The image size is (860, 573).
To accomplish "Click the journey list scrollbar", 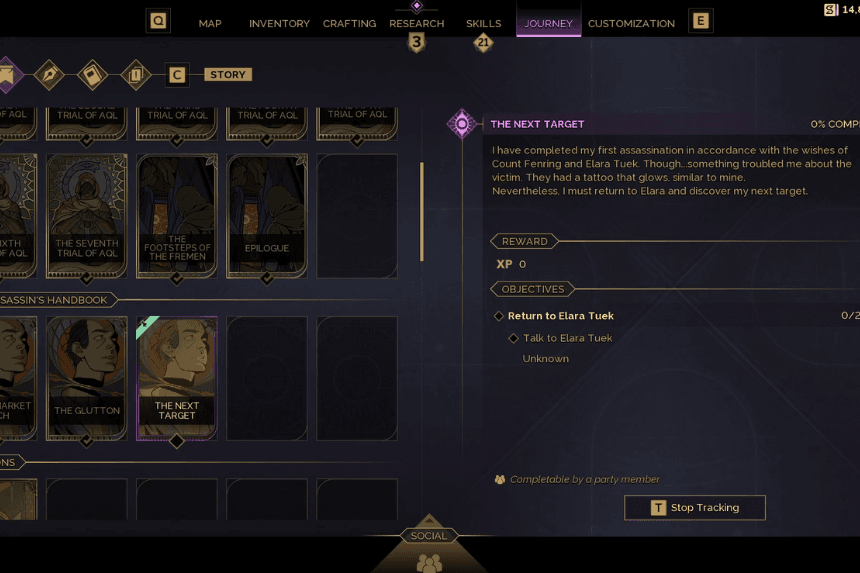I will (422, 210).
